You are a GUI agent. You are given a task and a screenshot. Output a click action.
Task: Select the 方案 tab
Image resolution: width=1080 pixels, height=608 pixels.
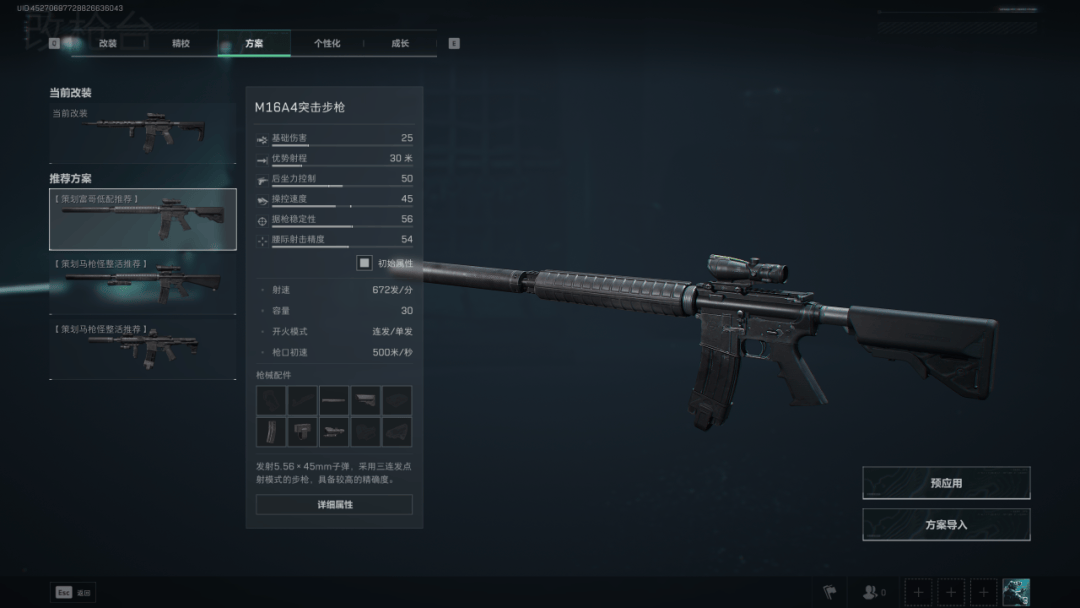coord(254,44)
